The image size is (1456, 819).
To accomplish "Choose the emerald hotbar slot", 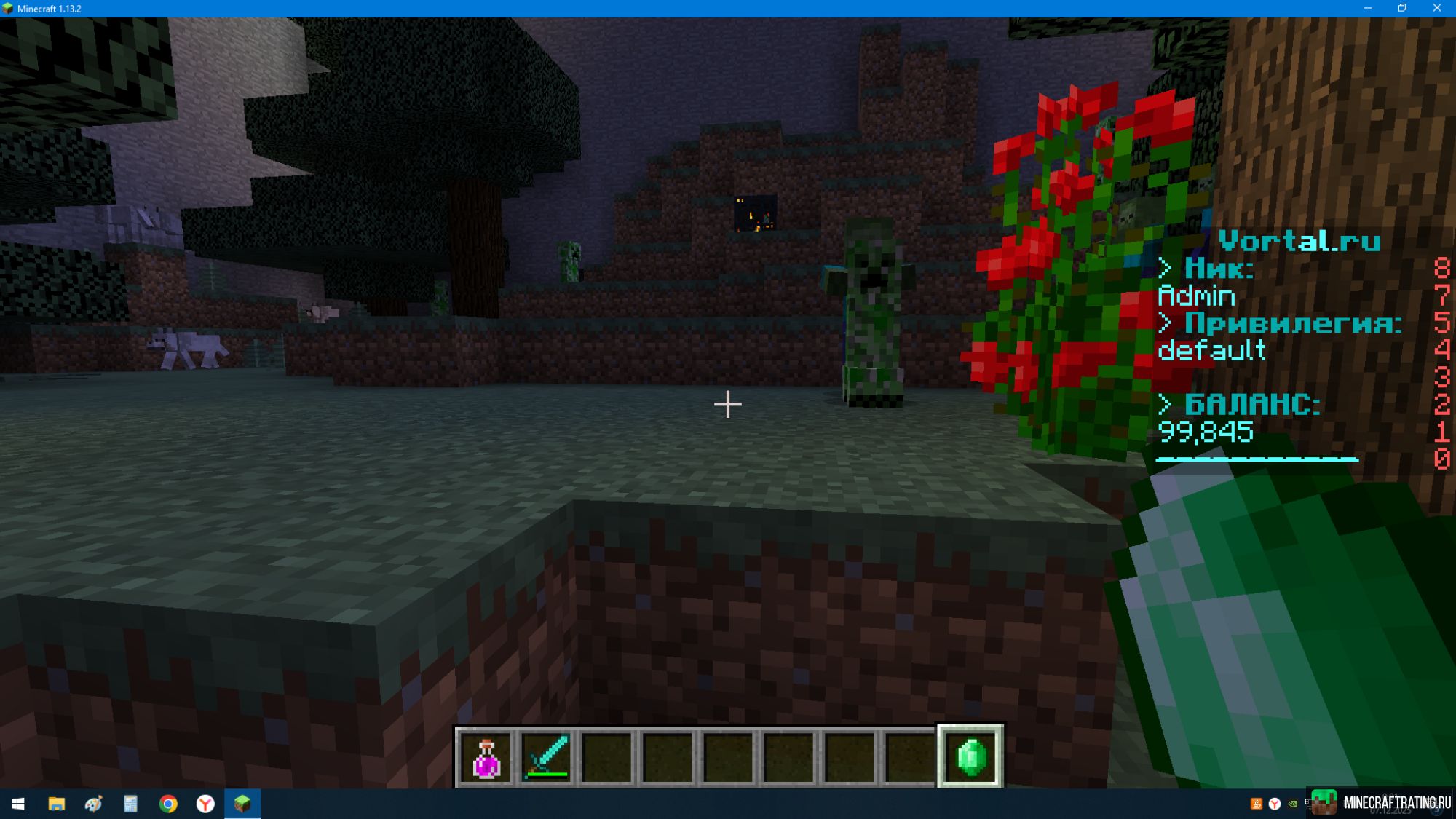I will pos(970,757).
